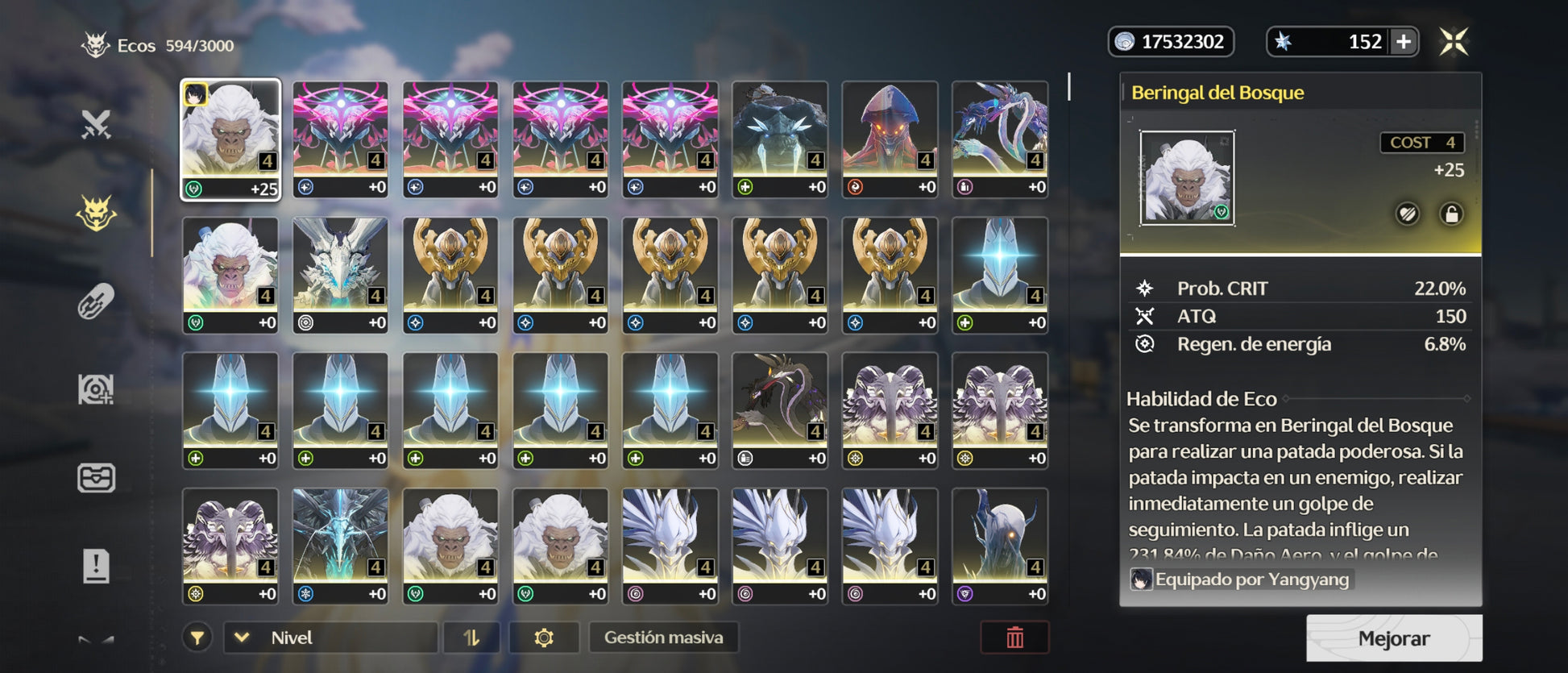Select the Ecos demon mask tab
The height and width of the screenshot is (673, 1568).
pos(96,214)
